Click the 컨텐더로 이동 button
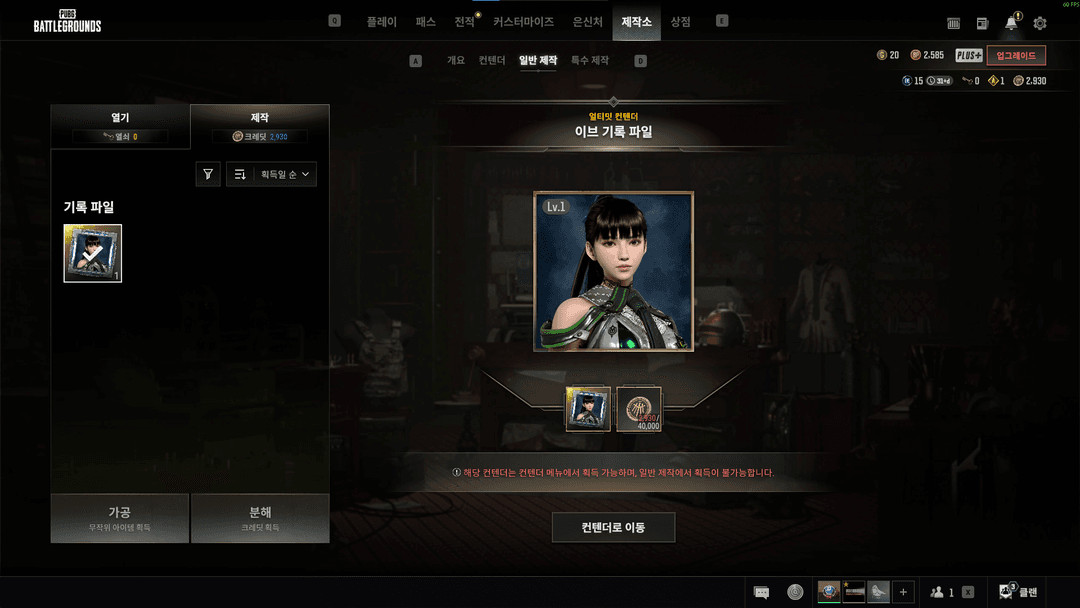Image resolution: width=1080 pixels, height=608 pixels. tap(613, 527)
